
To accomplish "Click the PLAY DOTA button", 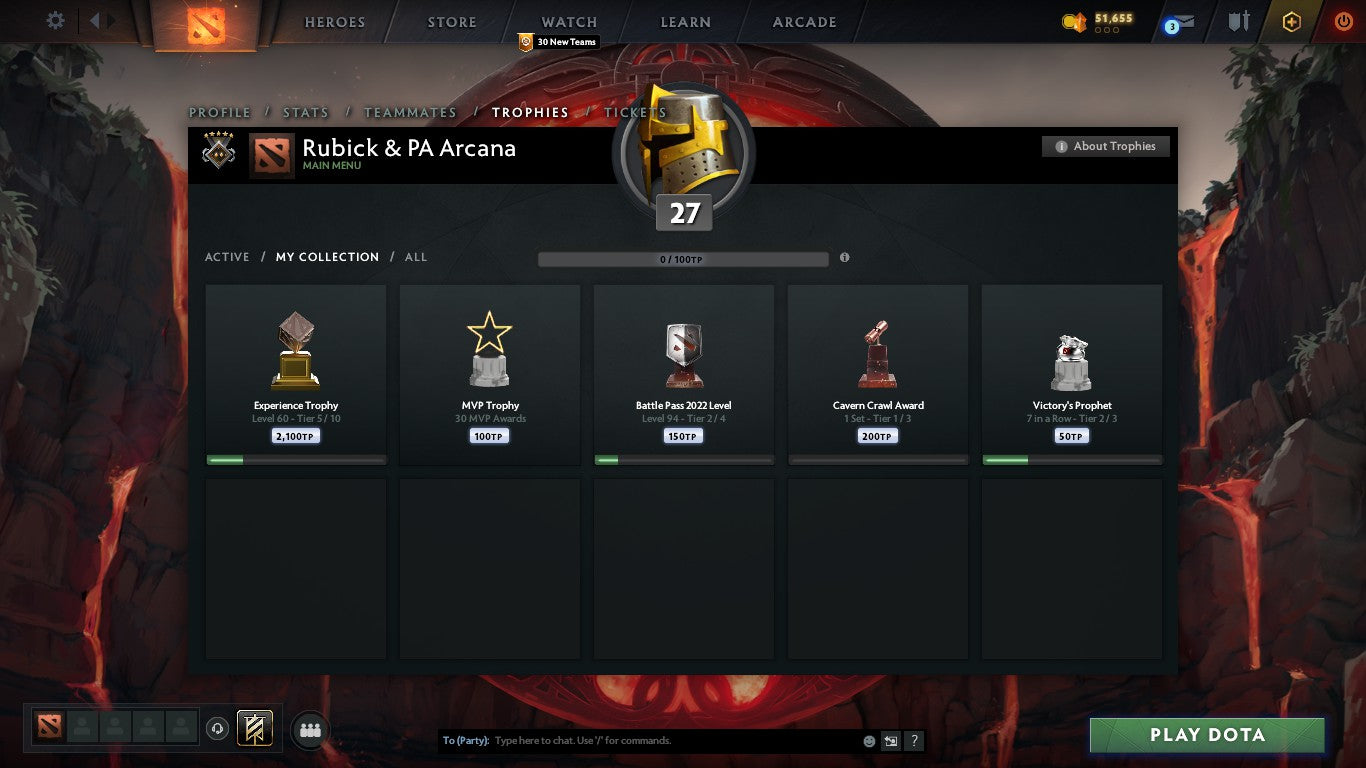I will (1208, 734).
